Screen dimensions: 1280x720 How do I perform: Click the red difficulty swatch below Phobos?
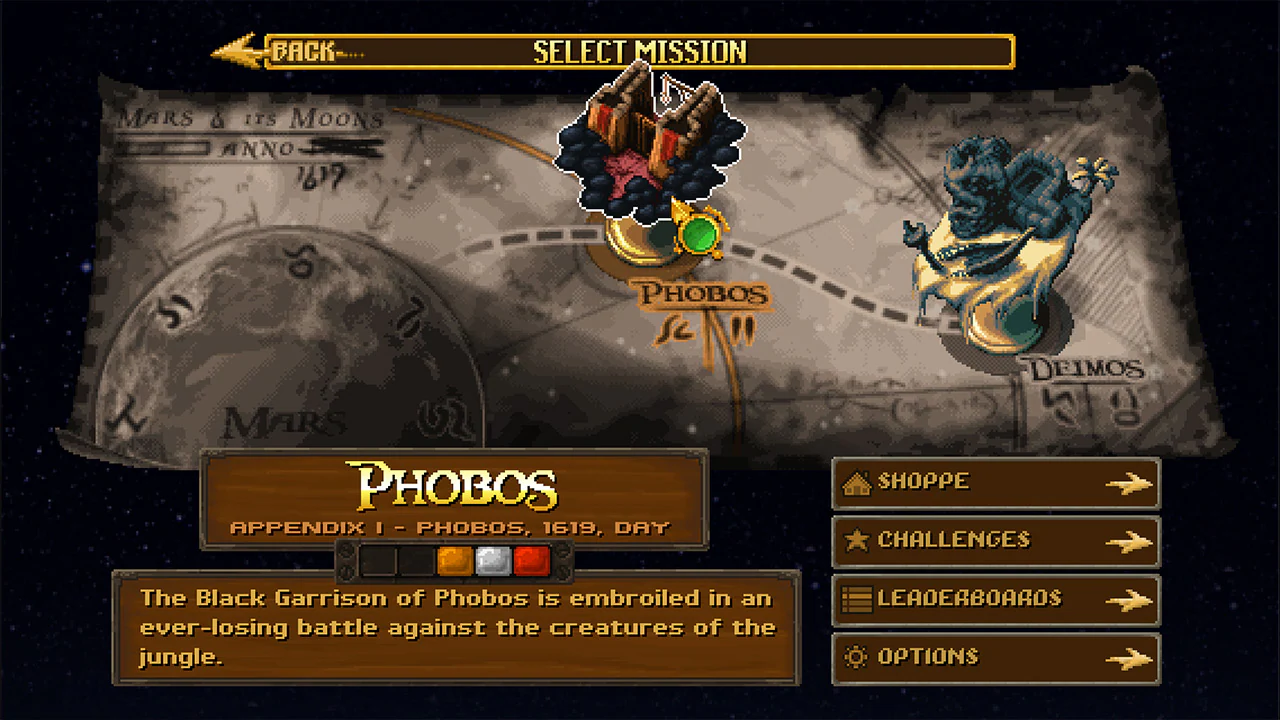click(531, 561)
